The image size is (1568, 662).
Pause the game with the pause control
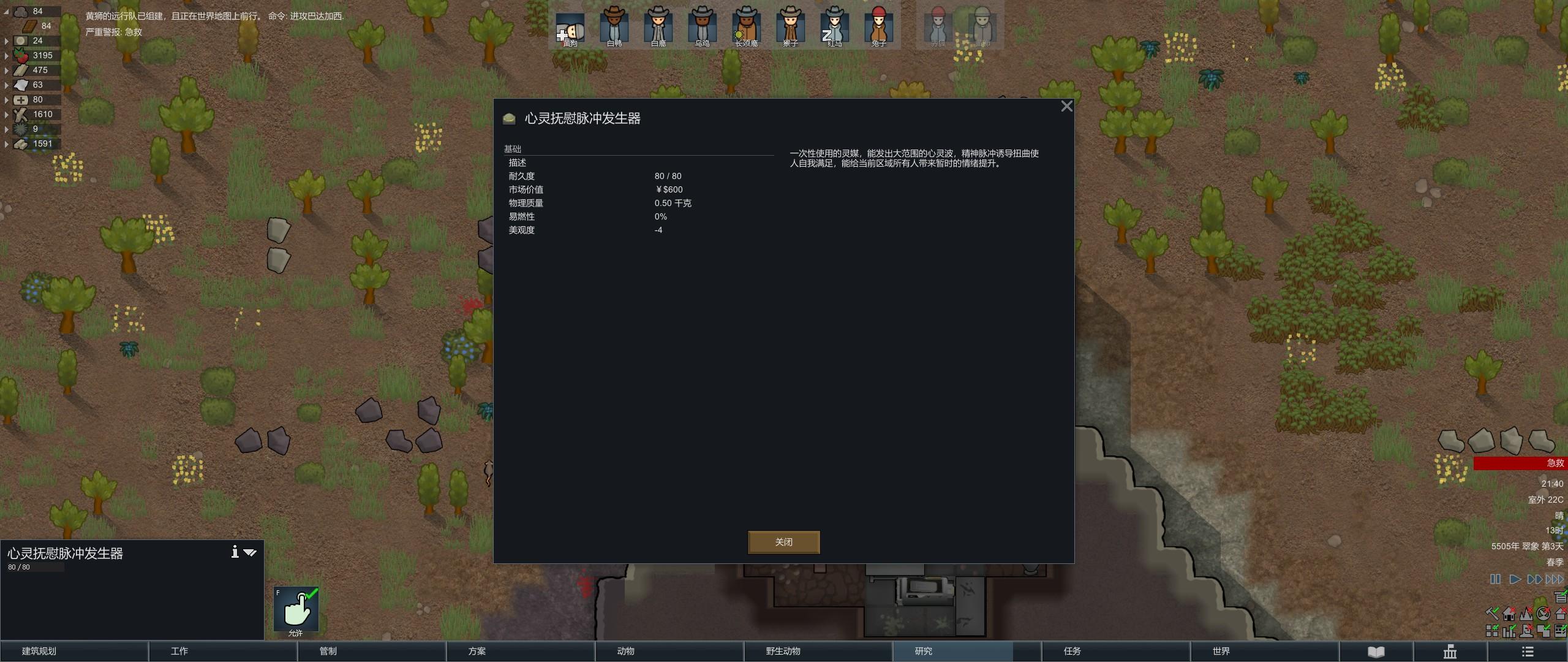click(1496, 579)
